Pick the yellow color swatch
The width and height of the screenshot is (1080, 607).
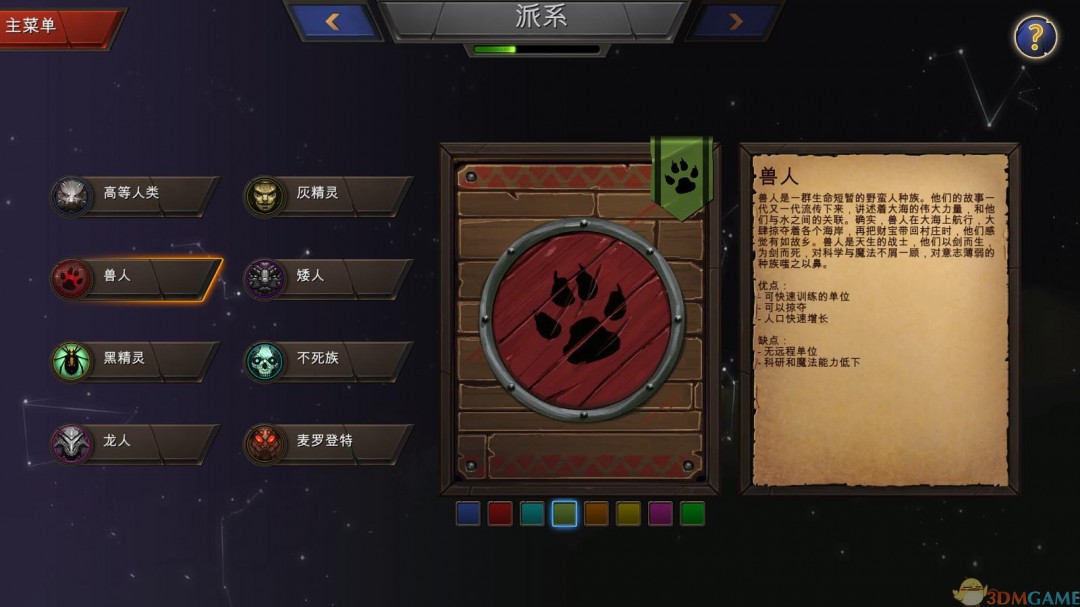click(628, 514)
